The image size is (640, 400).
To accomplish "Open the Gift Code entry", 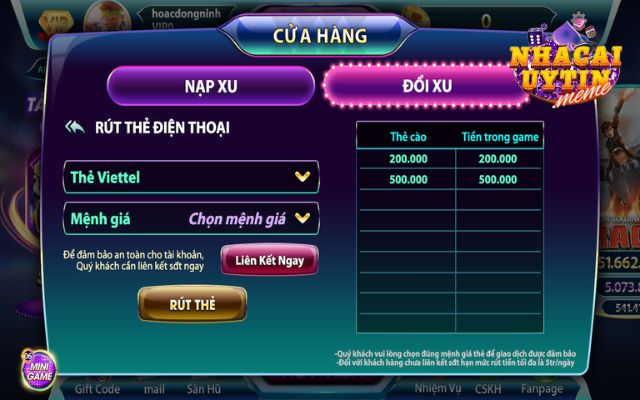I will tap(97, 389).
